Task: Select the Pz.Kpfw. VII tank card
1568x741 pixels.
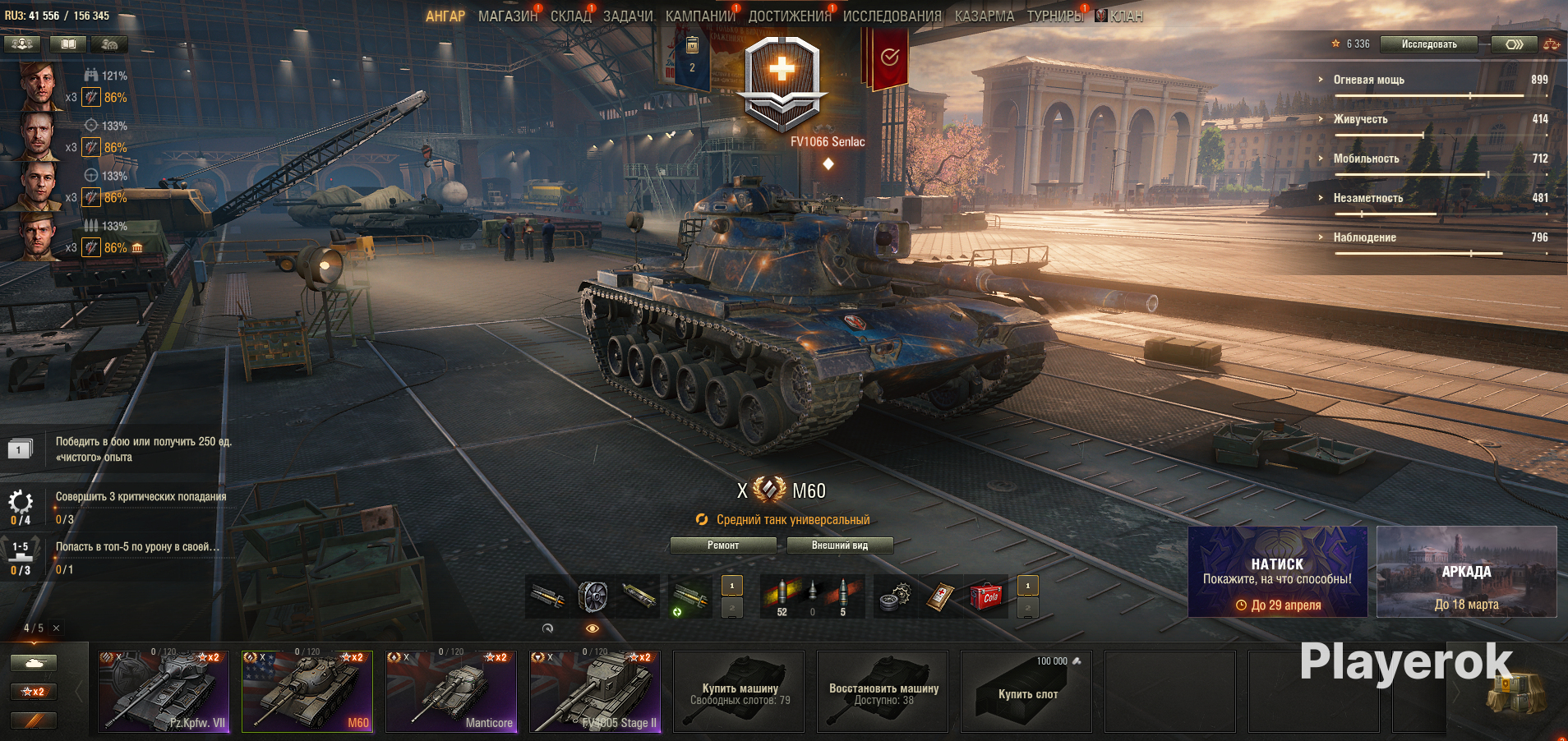Action: pyautogui.click(x=163, y=691)
